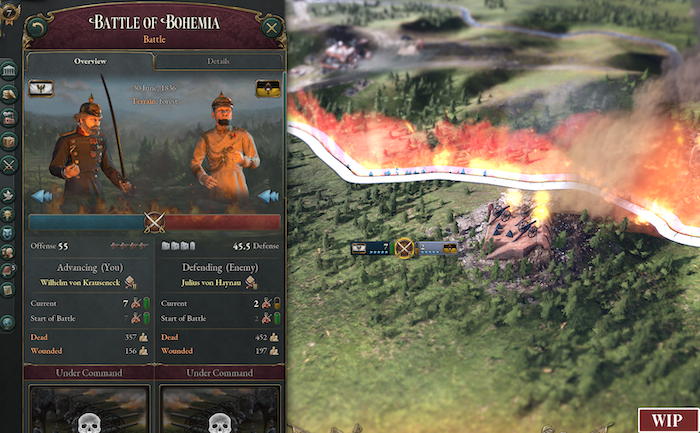Select the Overview tab

click(x=90, y=61)
